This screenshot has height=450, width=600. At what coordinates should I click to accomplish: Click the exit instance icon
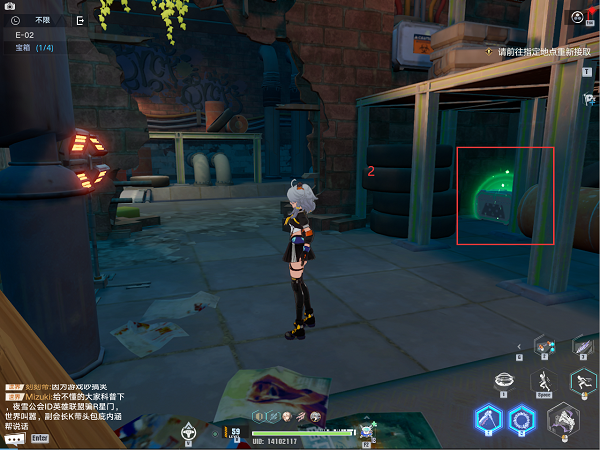[x=80, y=19]
